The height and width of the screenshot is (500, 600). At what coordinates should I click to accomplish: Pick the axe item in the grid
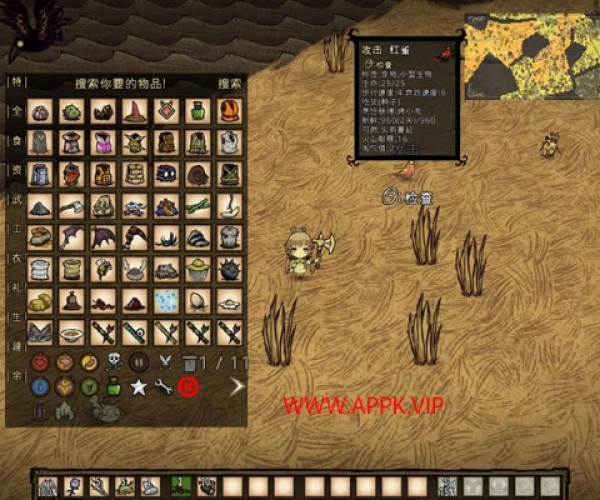click(x=72, y=207)
